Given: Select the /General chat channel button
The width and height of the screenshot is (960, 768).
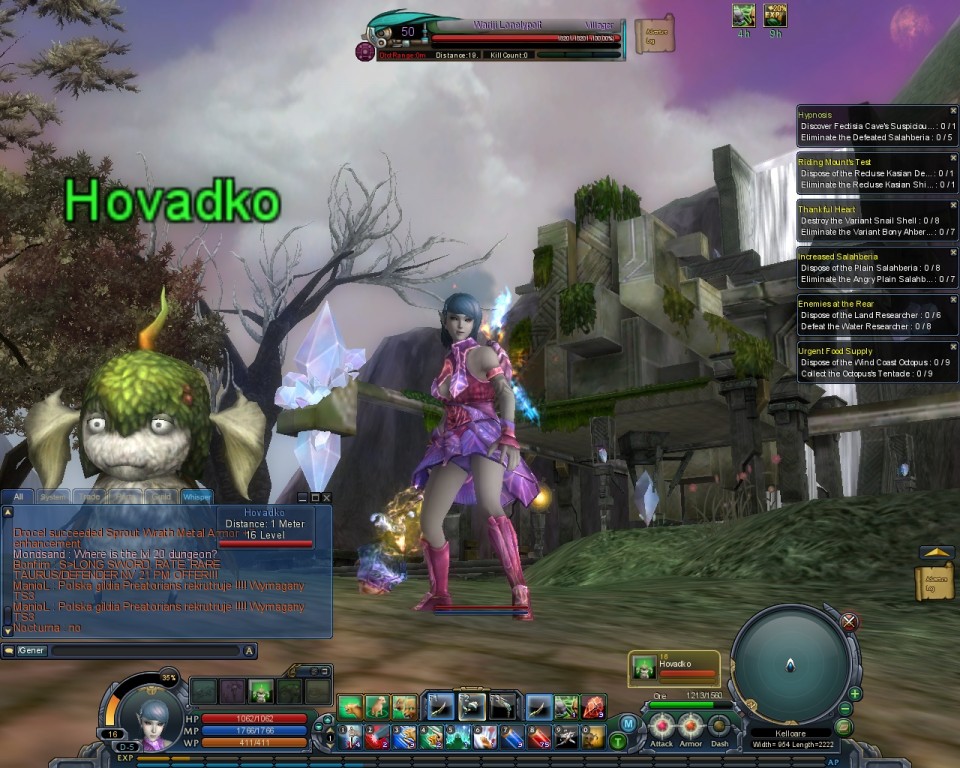Looking at the screenshot, I should [x=31, y=651].
